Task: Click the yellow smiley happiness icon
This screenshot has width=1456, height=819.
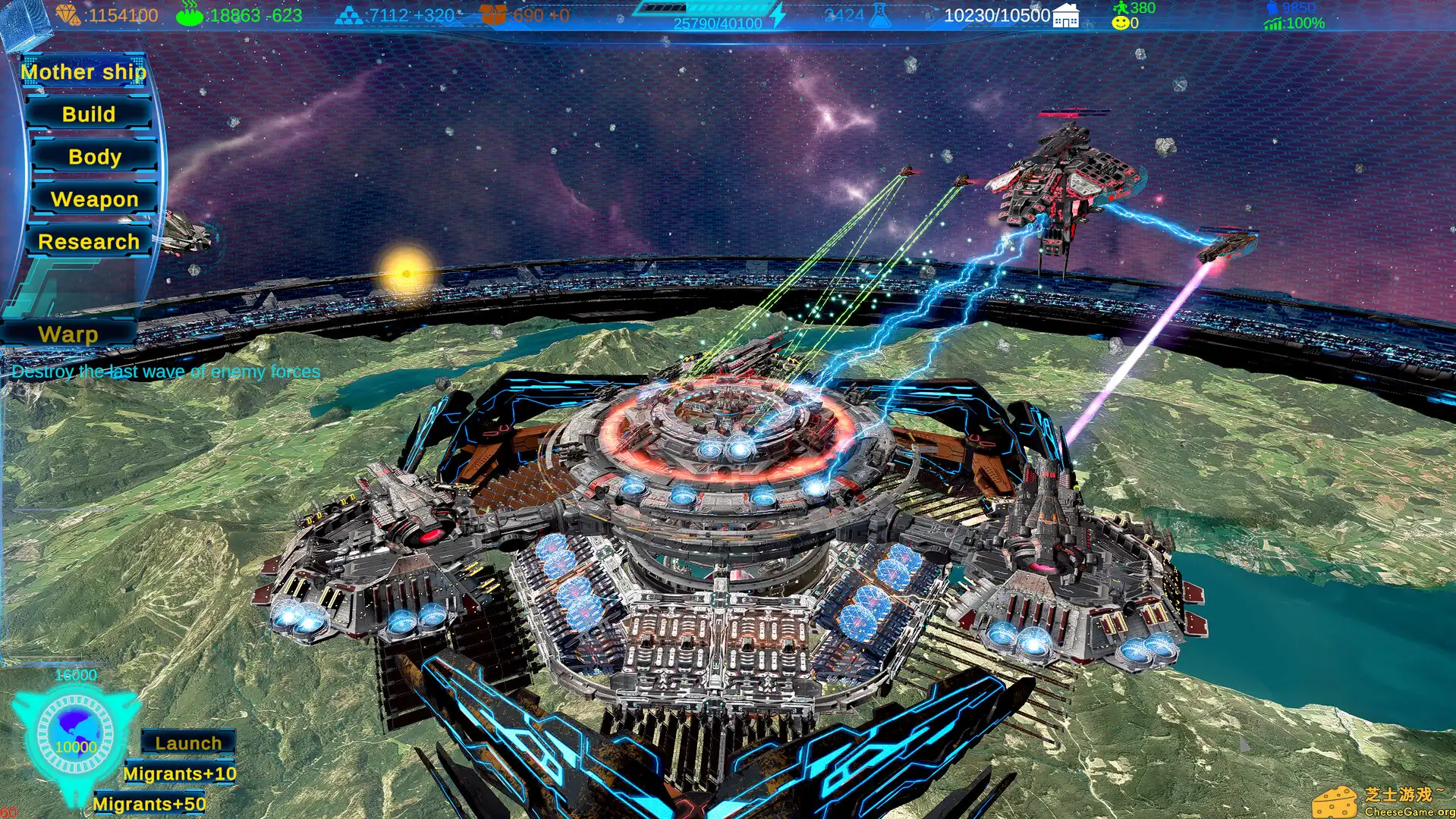Action: tap(1121, 23)
